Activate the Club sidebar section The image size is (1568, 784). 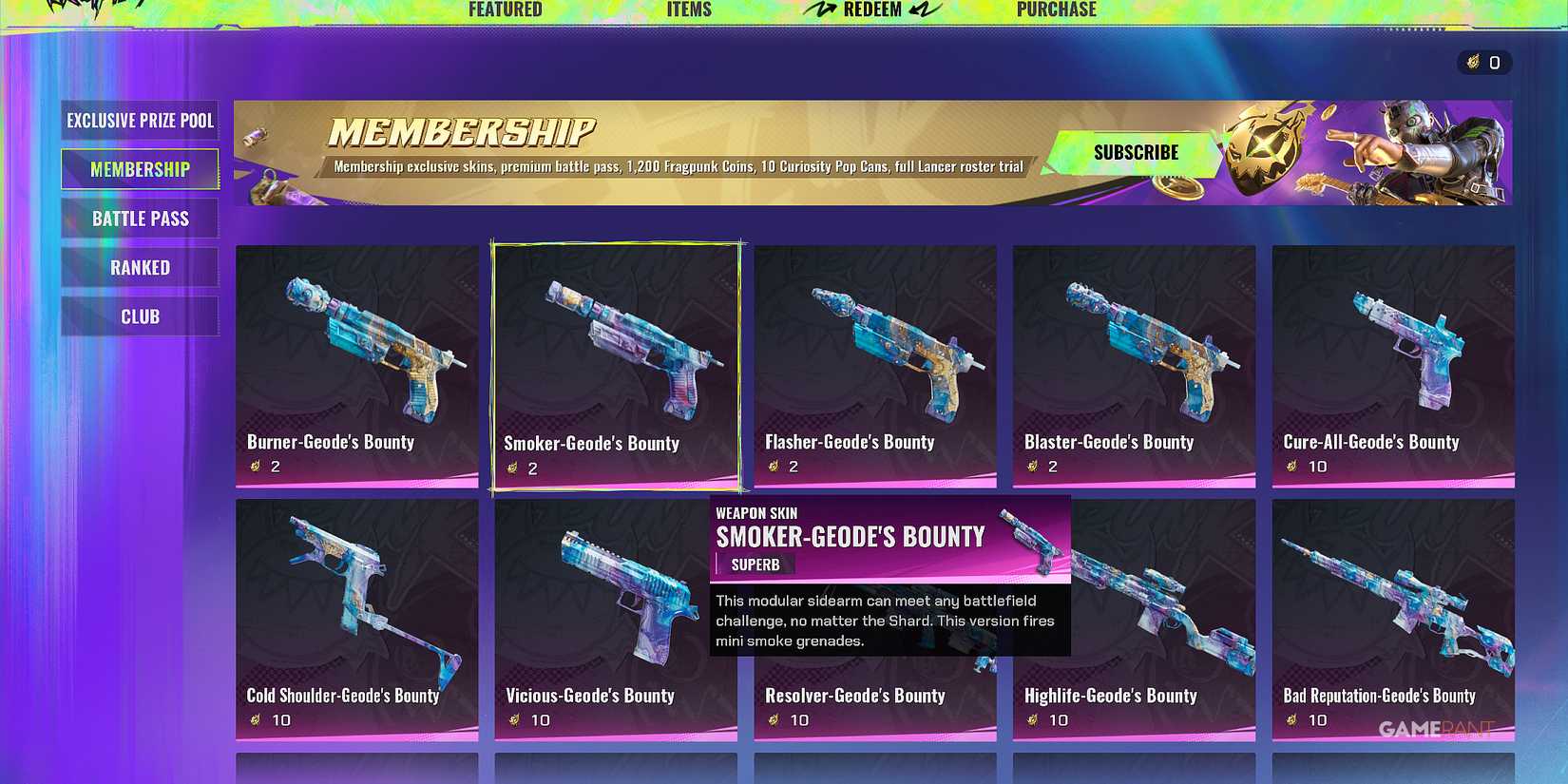(x=139, y=316)
